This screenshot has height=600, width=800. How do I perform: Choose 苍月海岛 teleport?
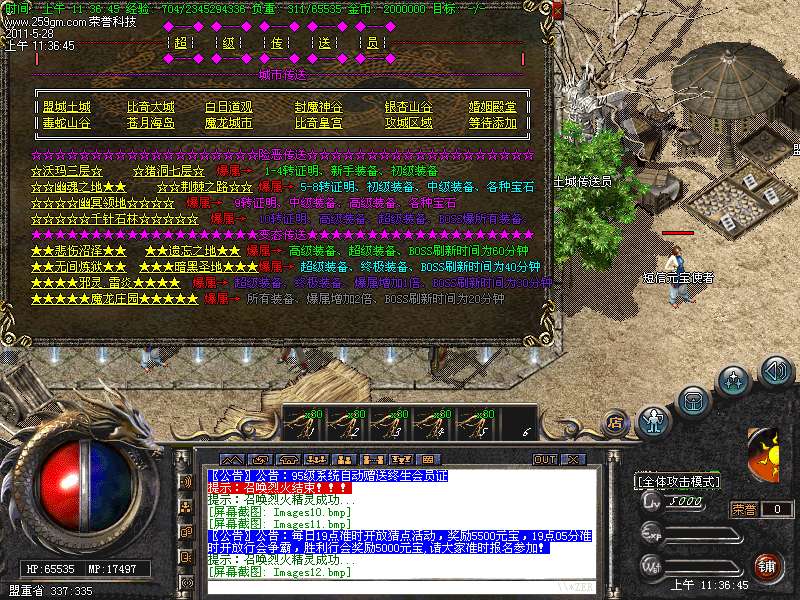click(150, 123)
